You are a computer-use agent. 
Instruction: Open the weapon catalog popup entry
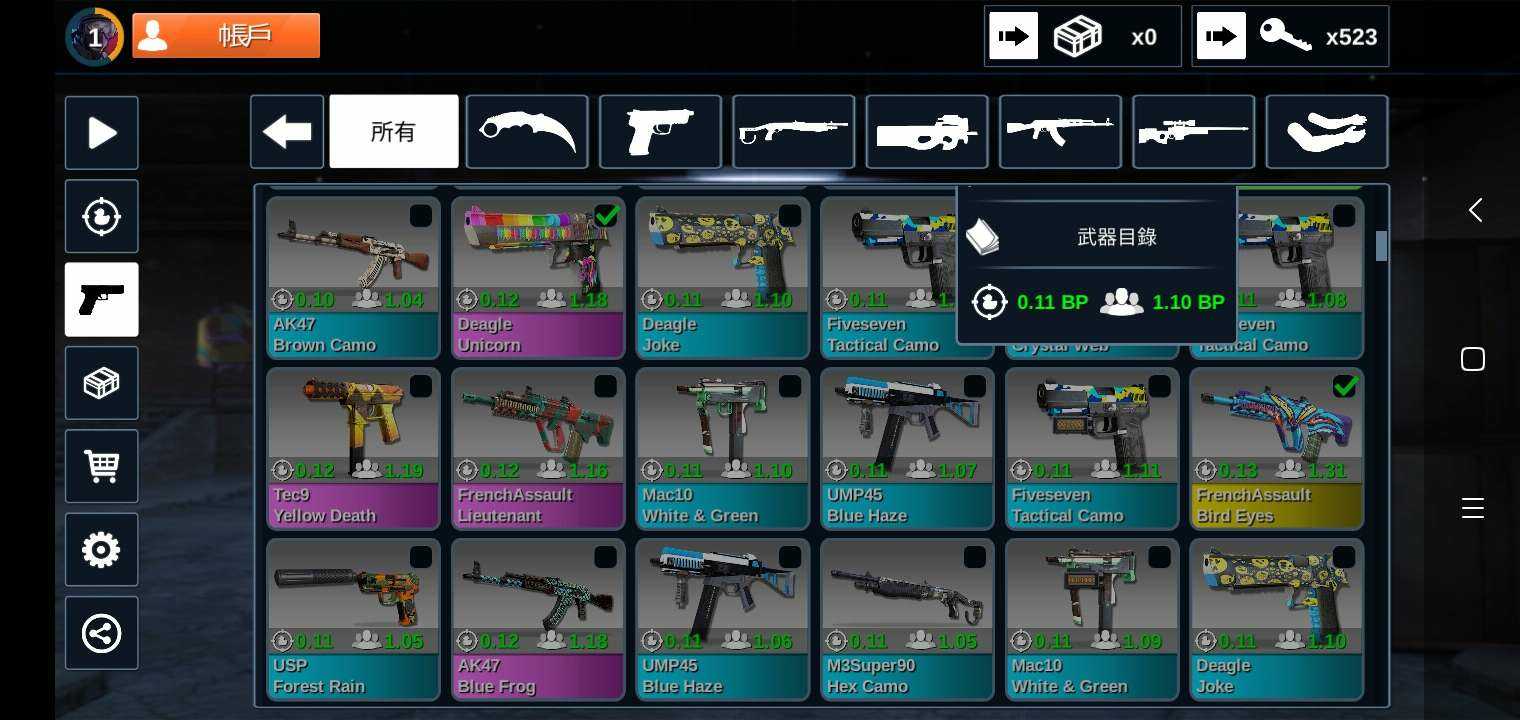coord(1097,237)
